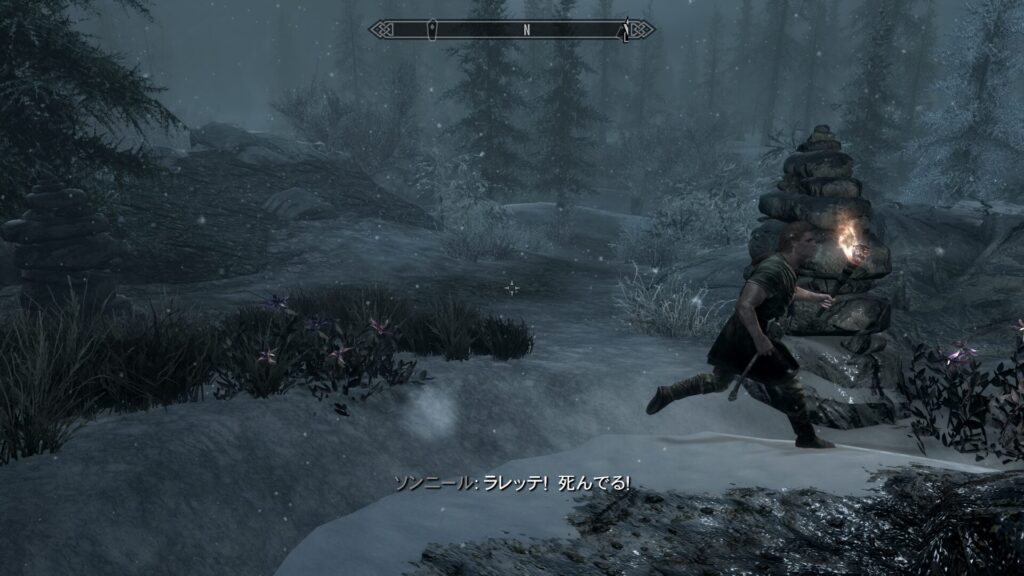Image resolution: width=1024 pixels, height=576 pixels.
Task: Click the compass bar showing North
Action: (x=512, y=30)
